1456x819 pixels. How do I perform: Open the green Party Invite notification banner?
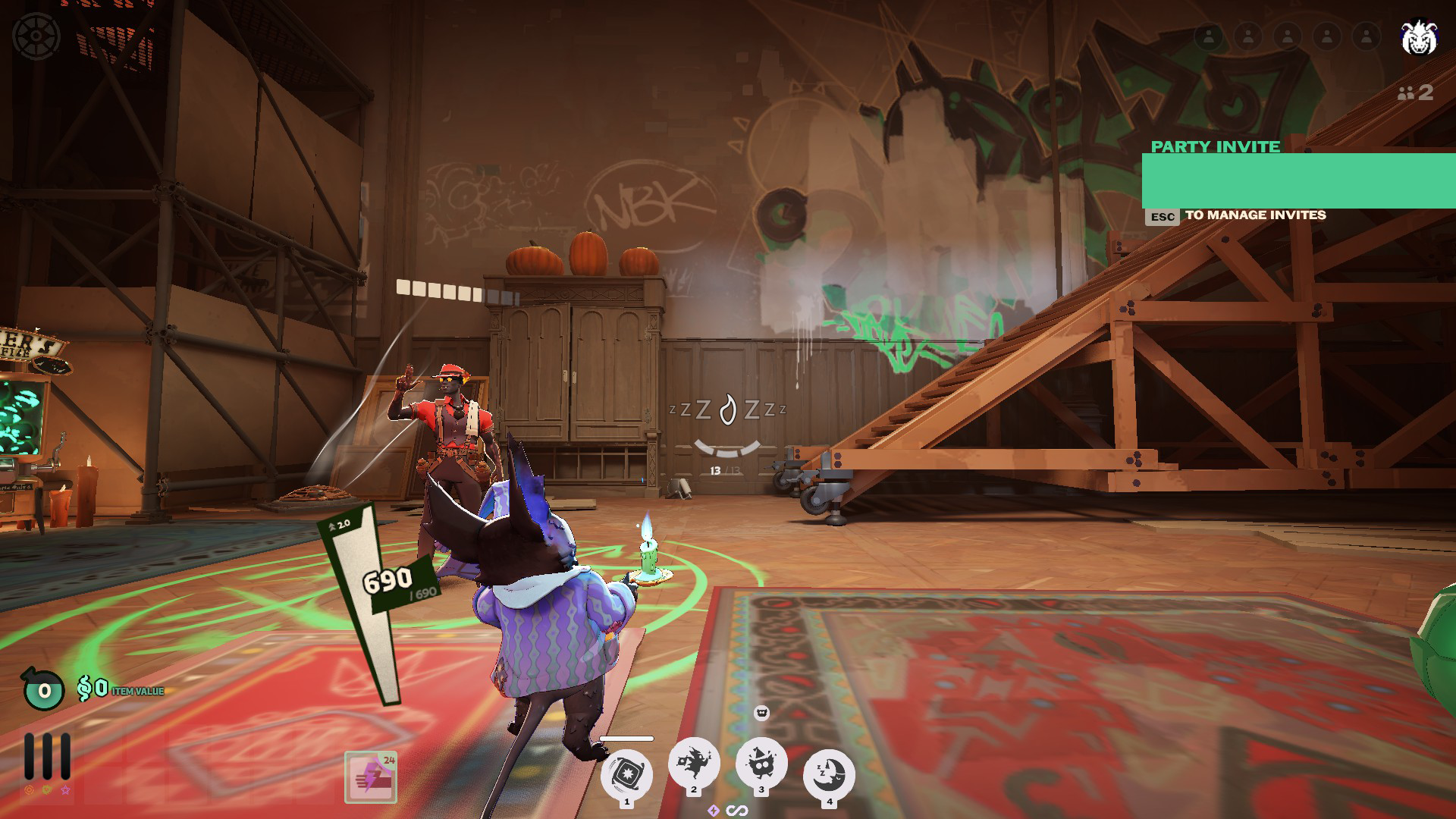tap(1298, 180)
